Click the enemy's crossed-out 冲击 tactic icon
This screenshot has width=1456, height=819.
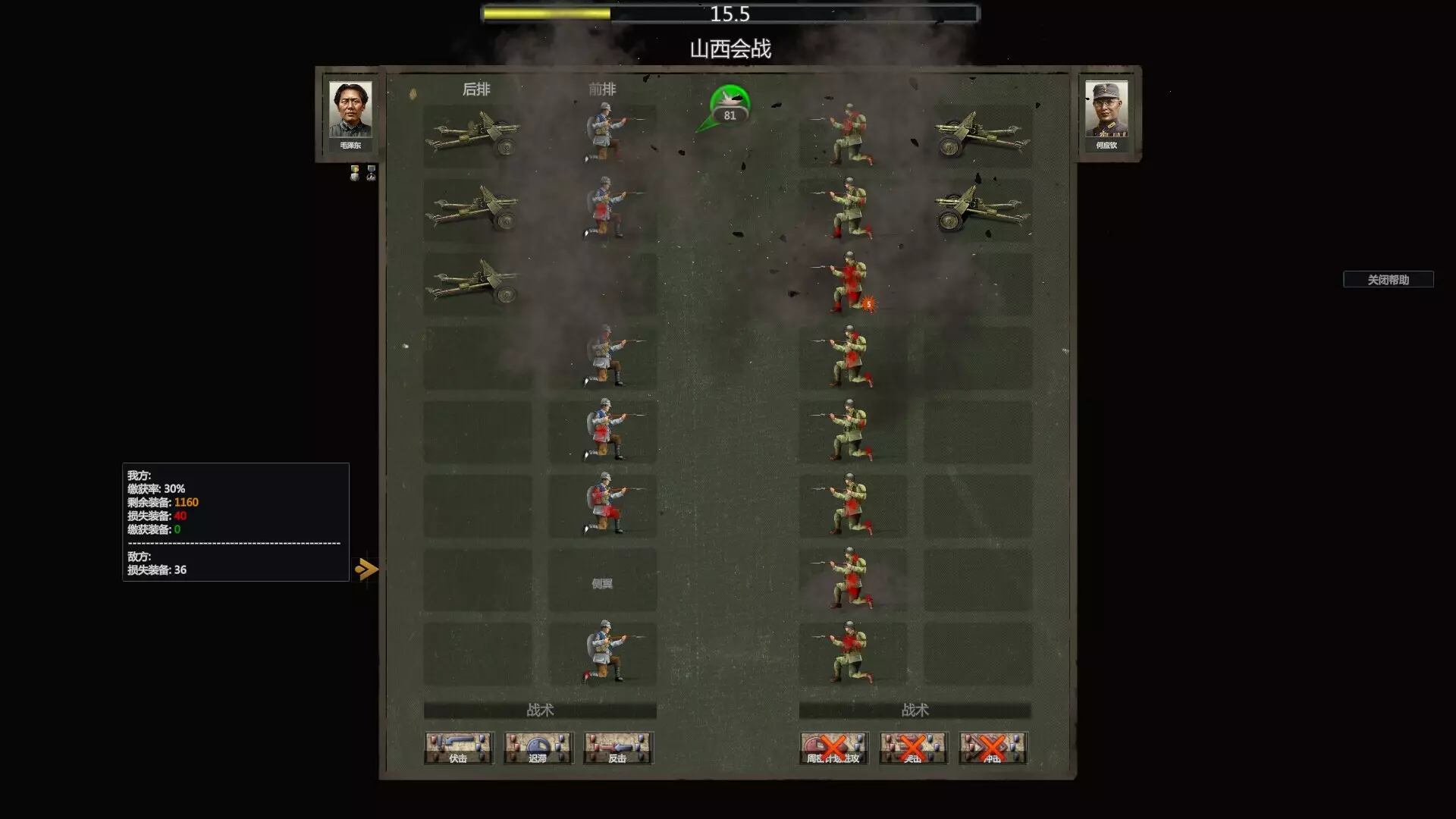point(992,748)
